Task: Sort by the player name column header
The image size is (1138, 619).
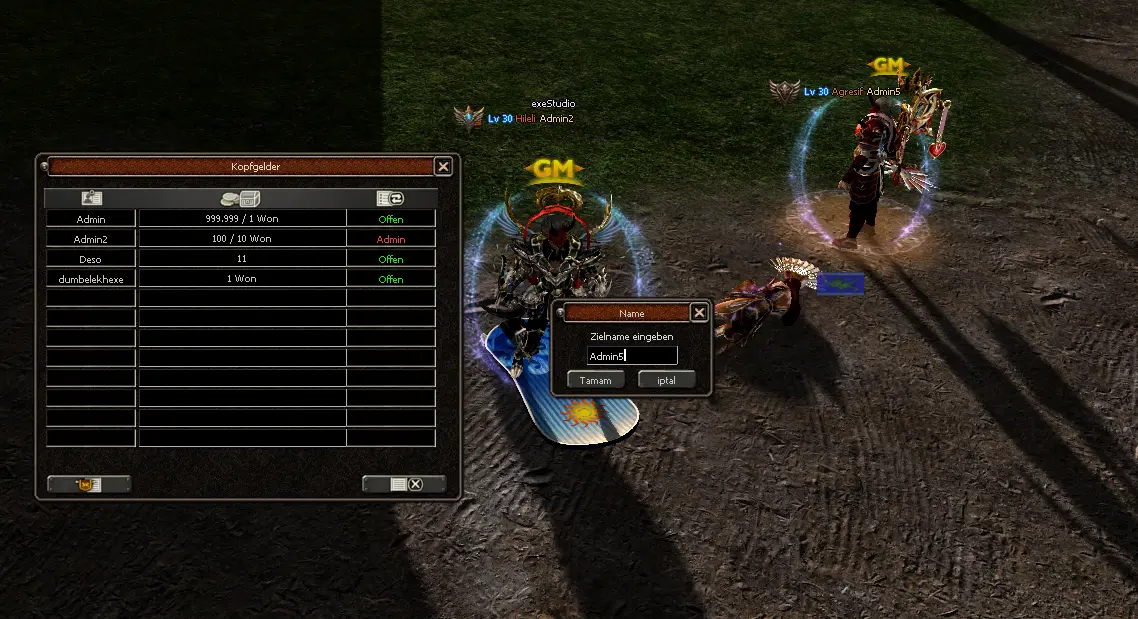Action: 91,198
